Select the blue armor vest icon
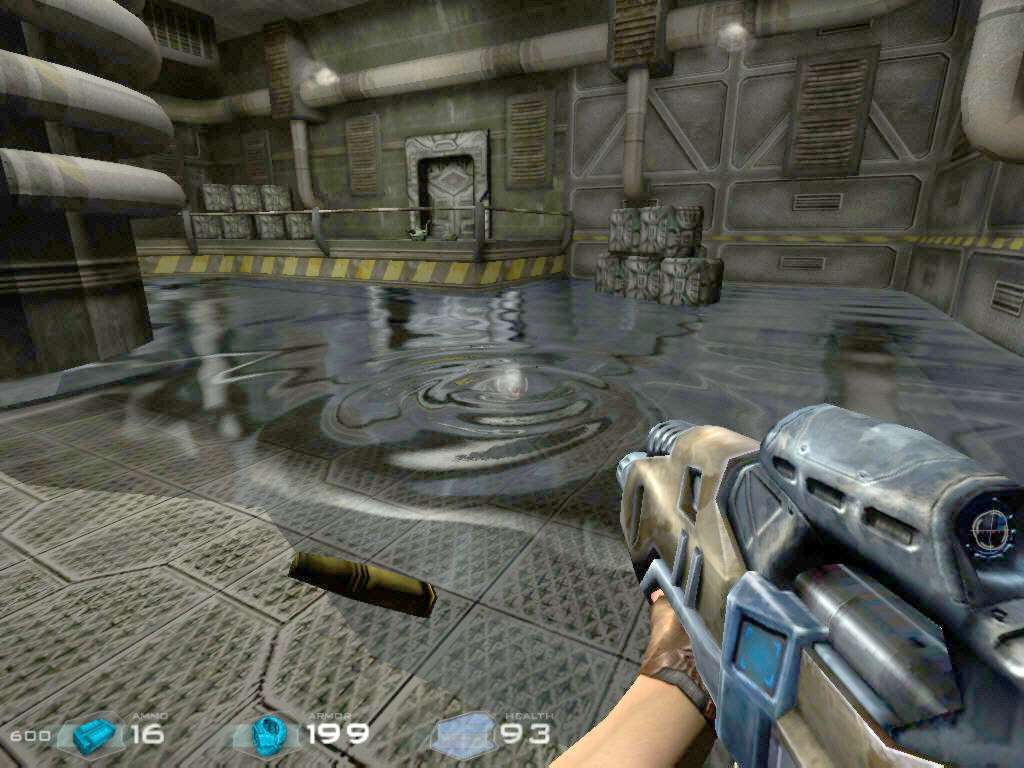 coord(268,734)
